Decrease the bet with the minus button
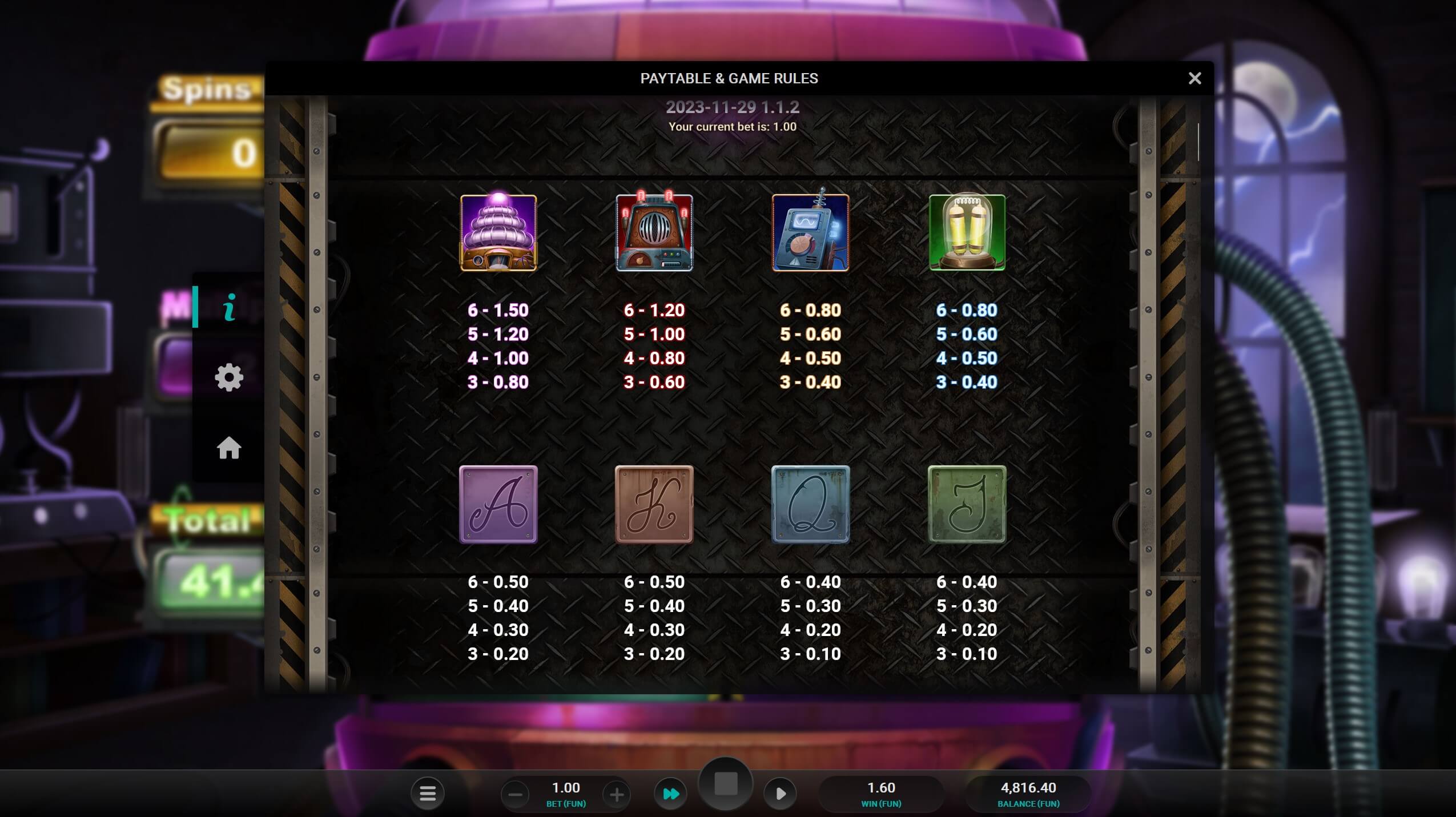 (516, 793)
